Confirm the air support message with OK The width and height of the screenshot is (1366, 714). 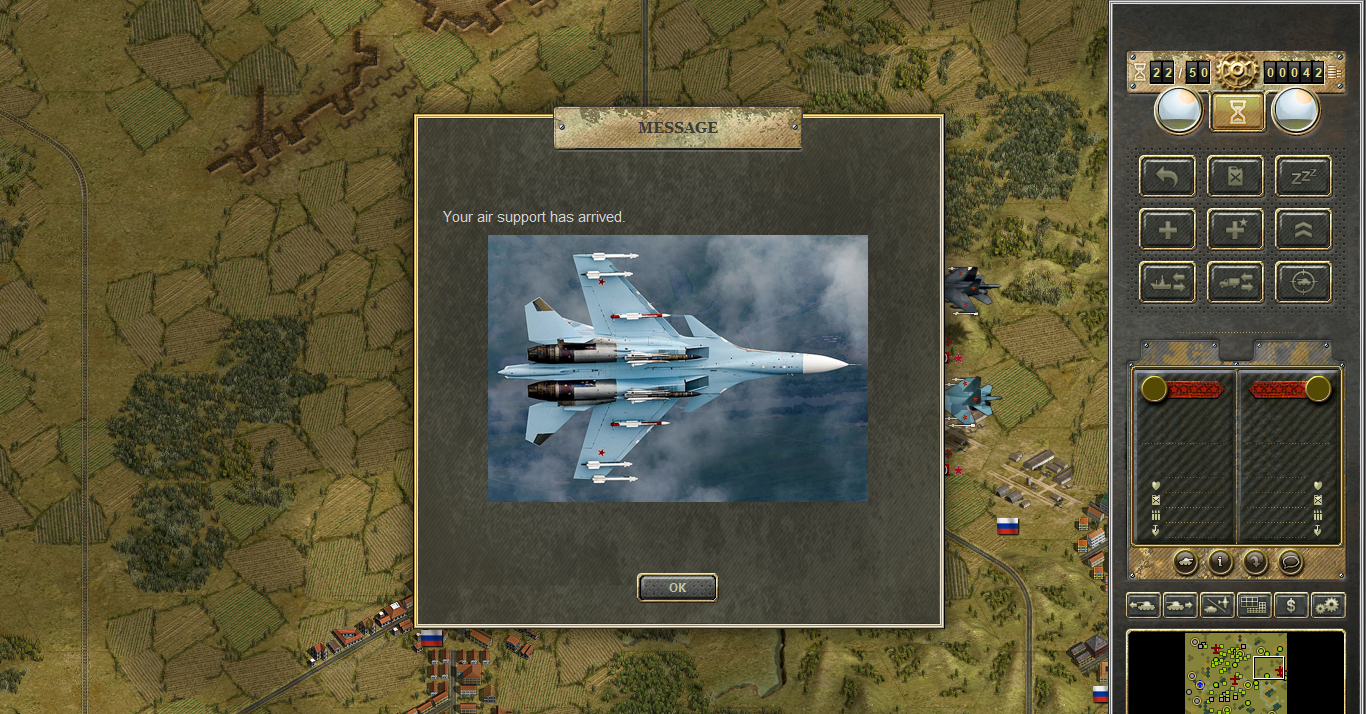pos(677,588)
